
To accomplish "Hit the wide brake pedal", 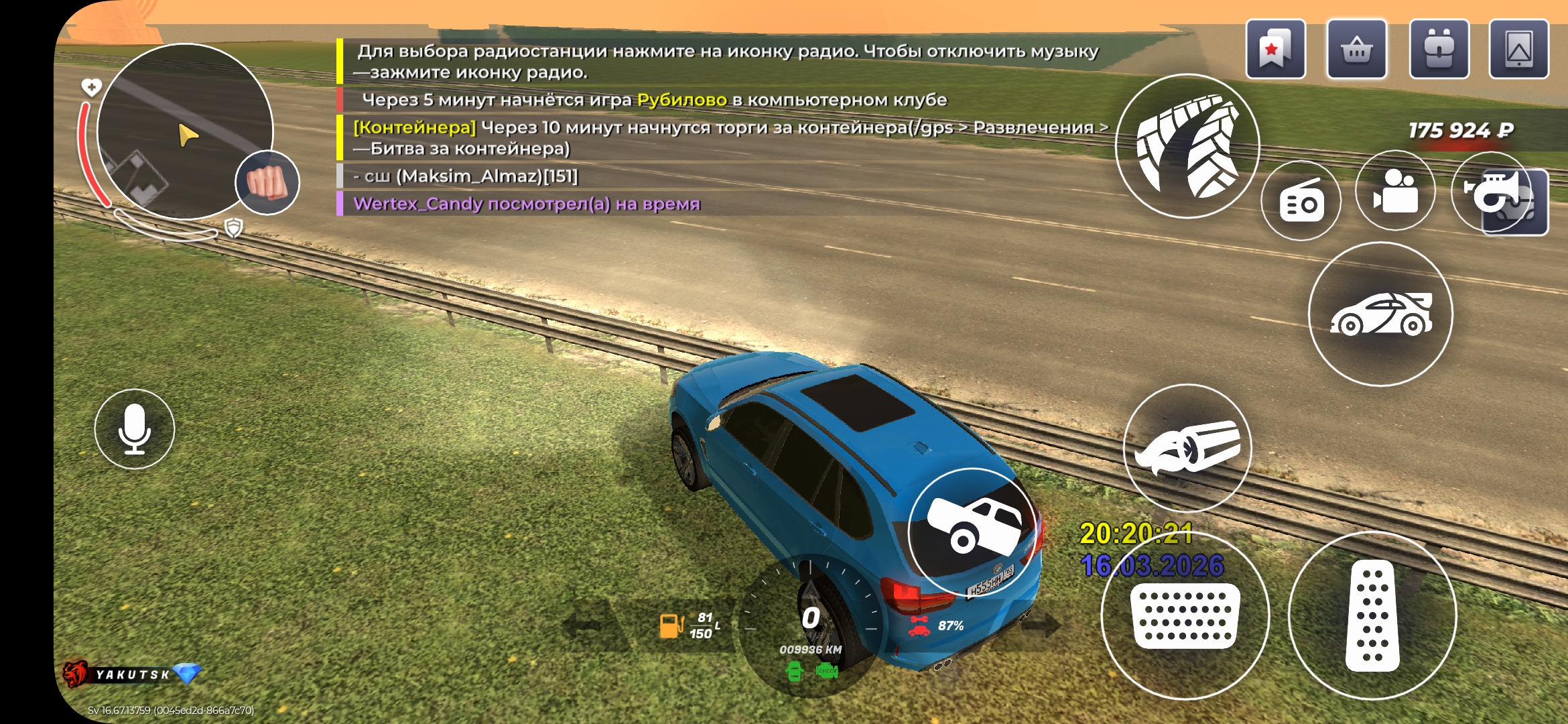I will click(x=1185, y=615).
